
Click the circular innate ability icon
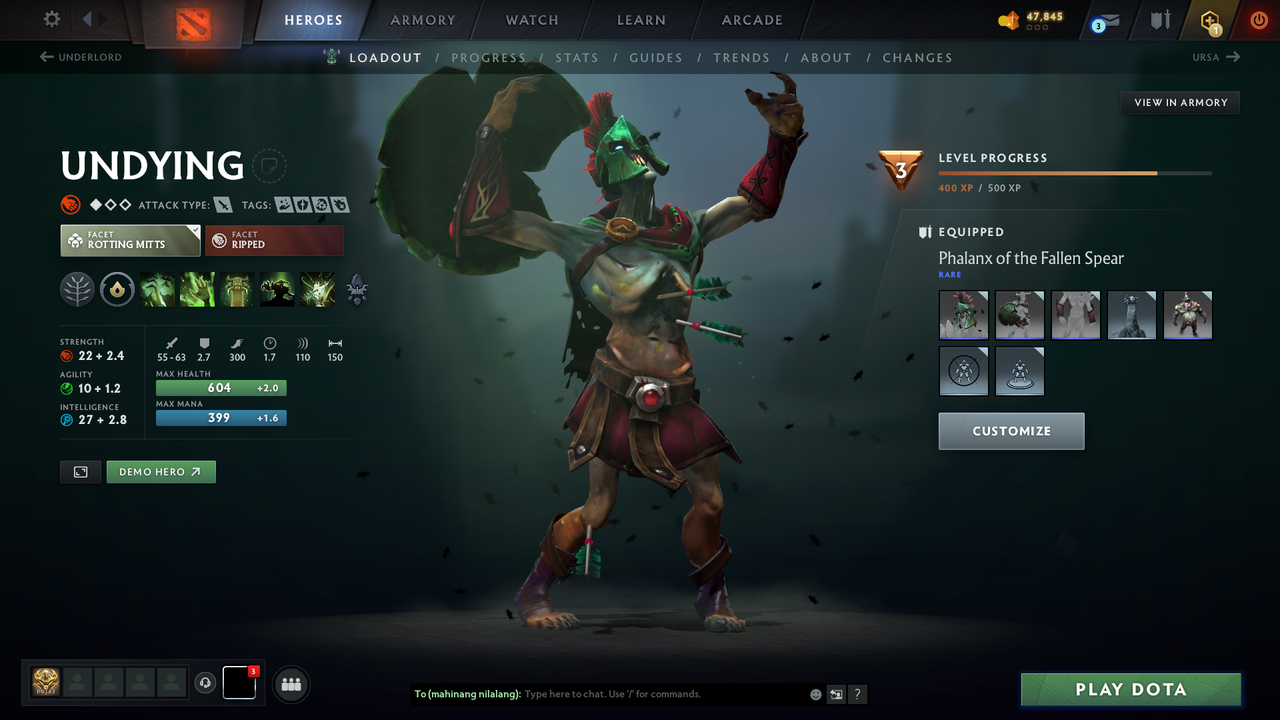tap(118, 289)
